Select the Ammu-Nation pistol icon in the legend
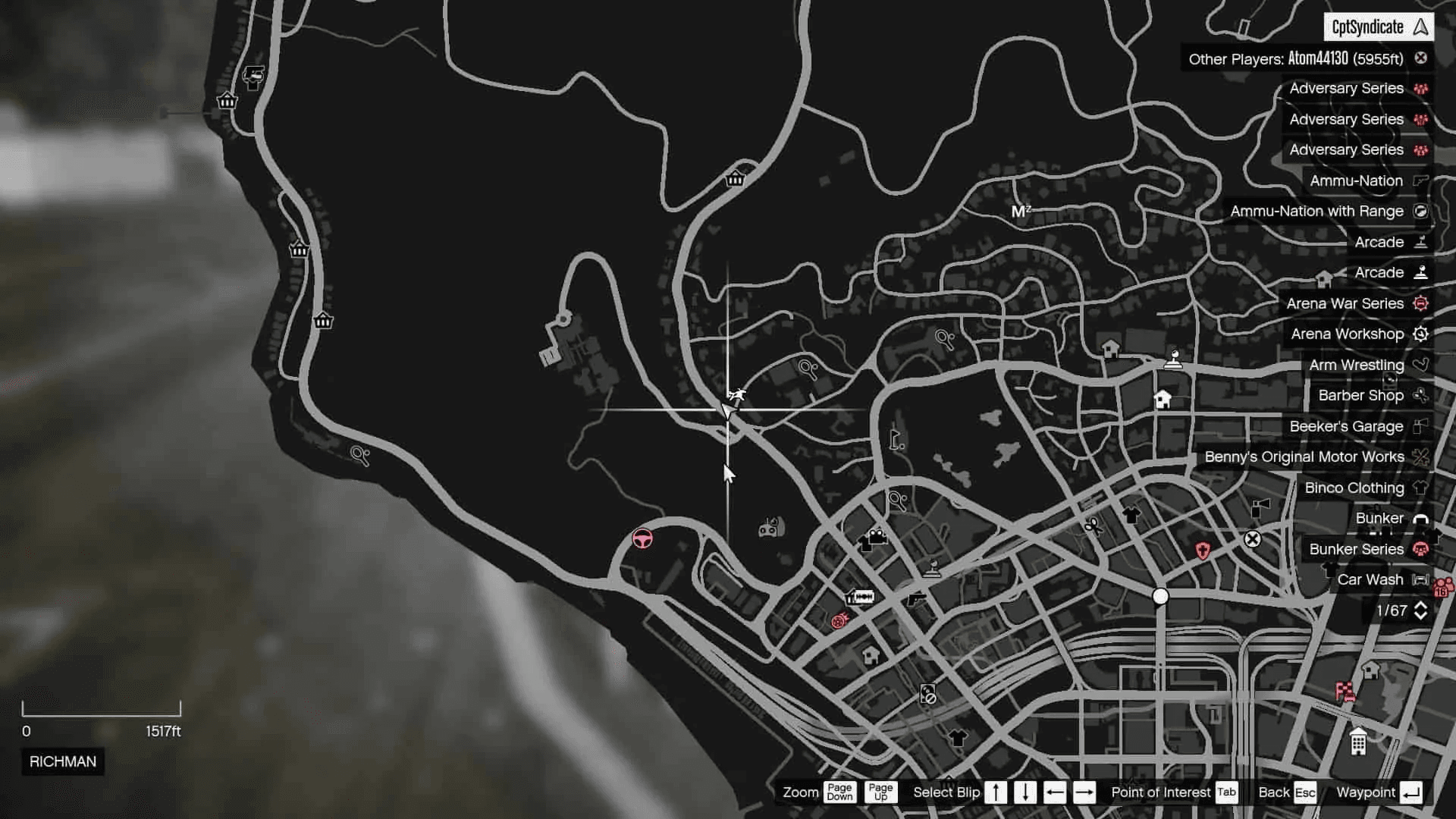The image size is (1456, 819). coord(1420,180)
